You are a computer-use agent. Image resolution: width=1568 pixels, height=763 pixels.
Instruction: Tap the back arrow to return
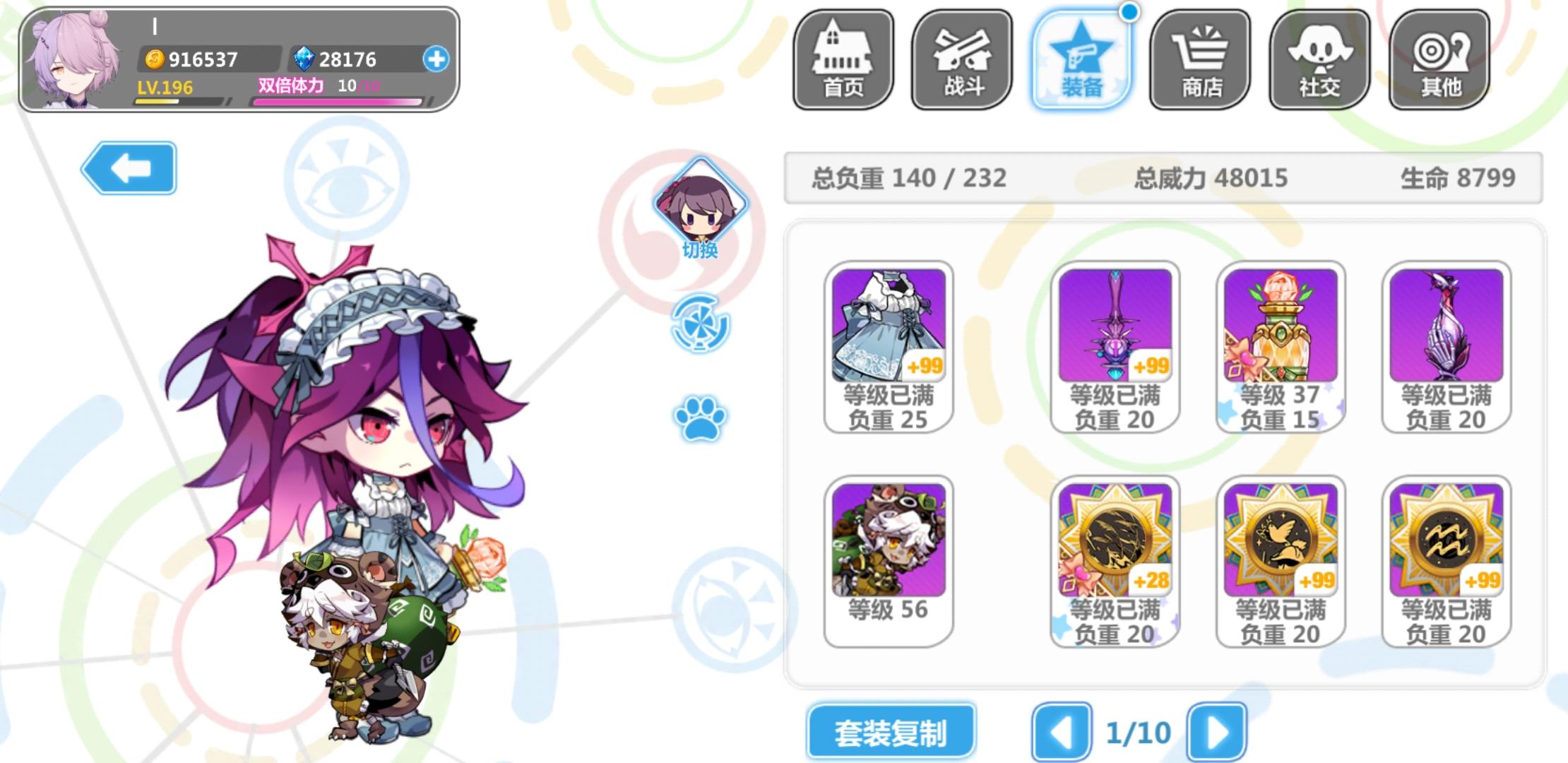coord(131,167)
